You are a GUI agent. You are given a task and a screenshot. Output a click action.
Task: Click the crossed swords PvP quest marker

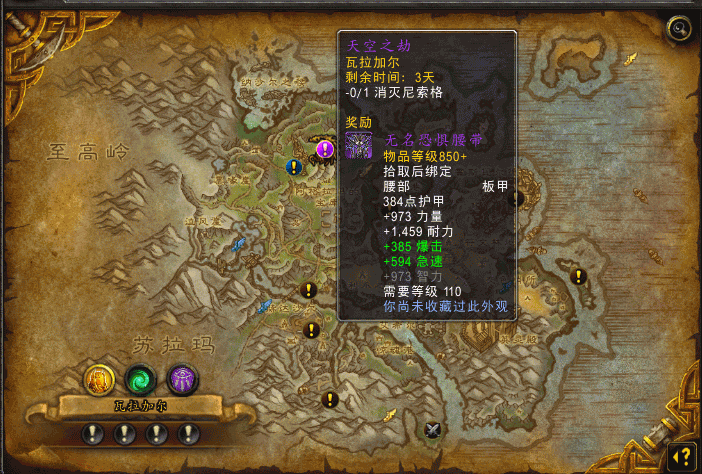(x=432, y=430)
